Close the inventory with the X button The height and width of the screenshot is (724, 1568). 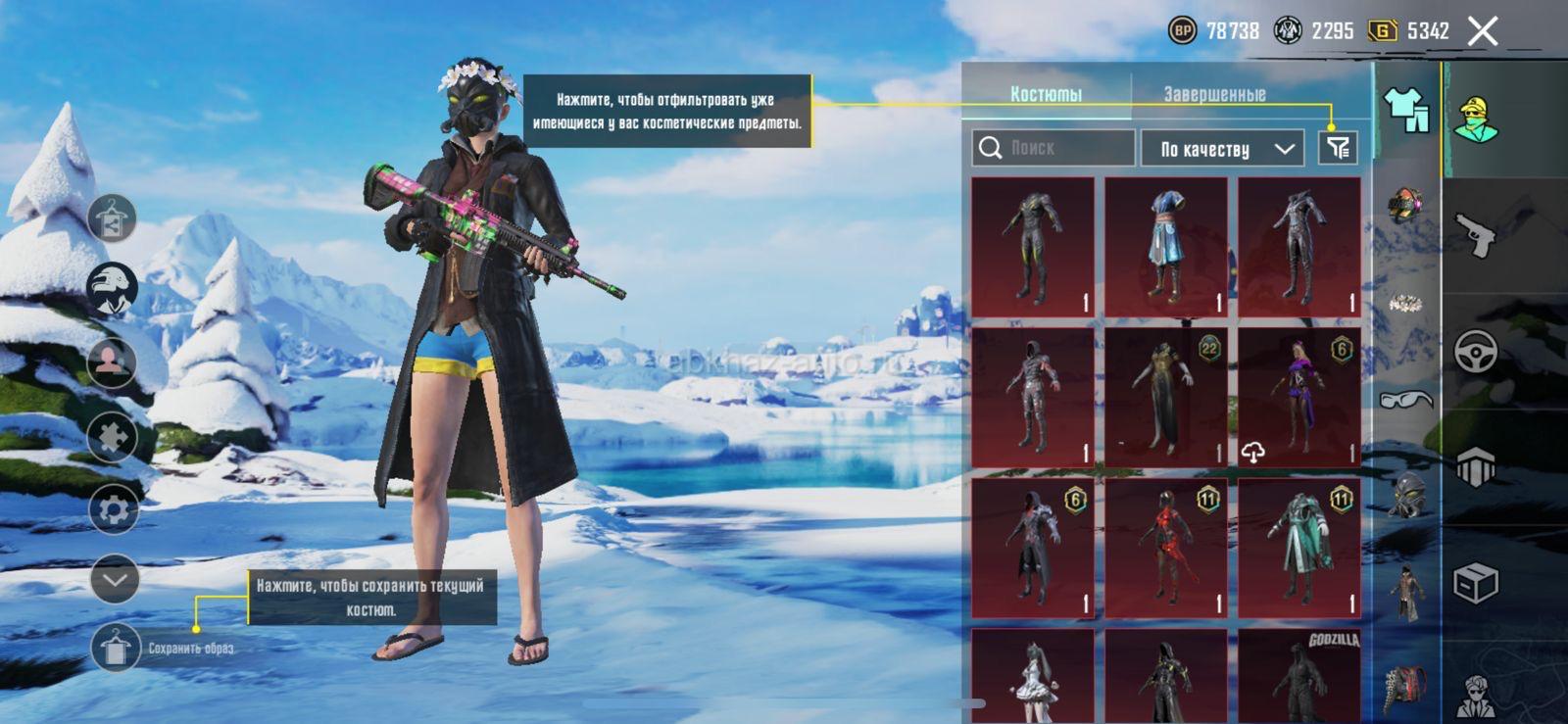[x=1483, y=31]
